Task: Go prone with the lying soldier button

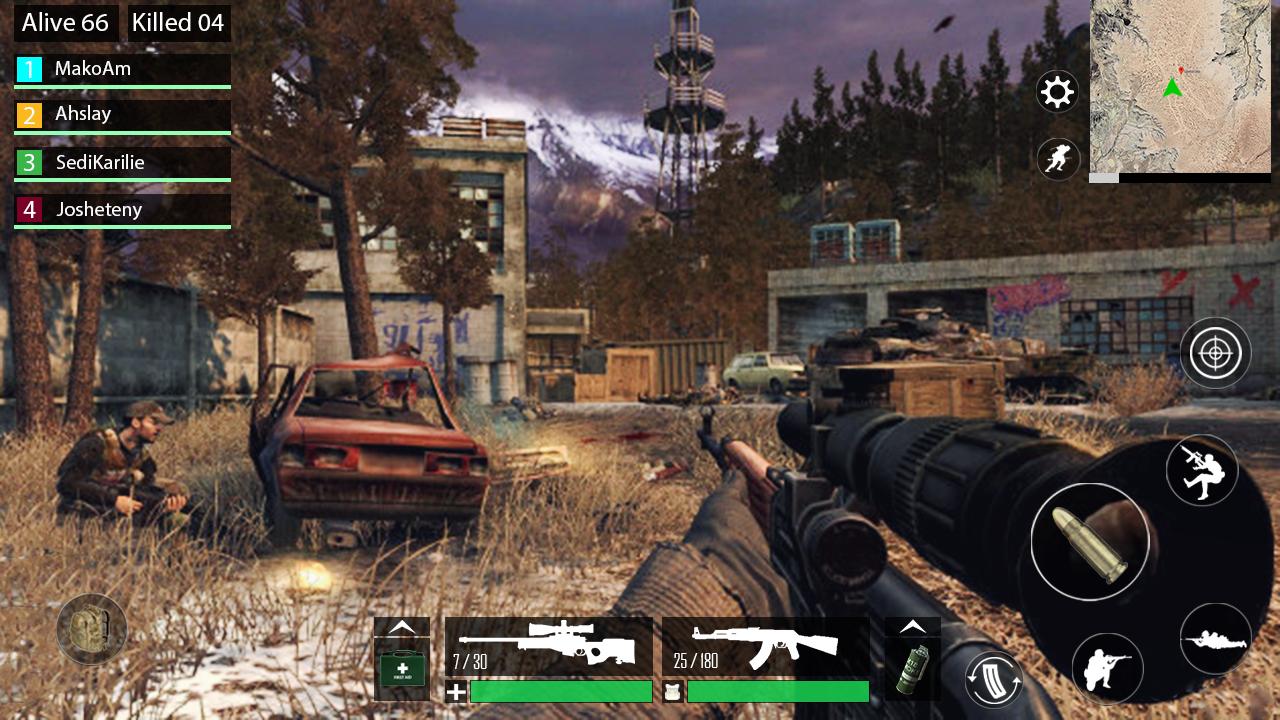Action: pyautogui.click(x=1215, y=639)
